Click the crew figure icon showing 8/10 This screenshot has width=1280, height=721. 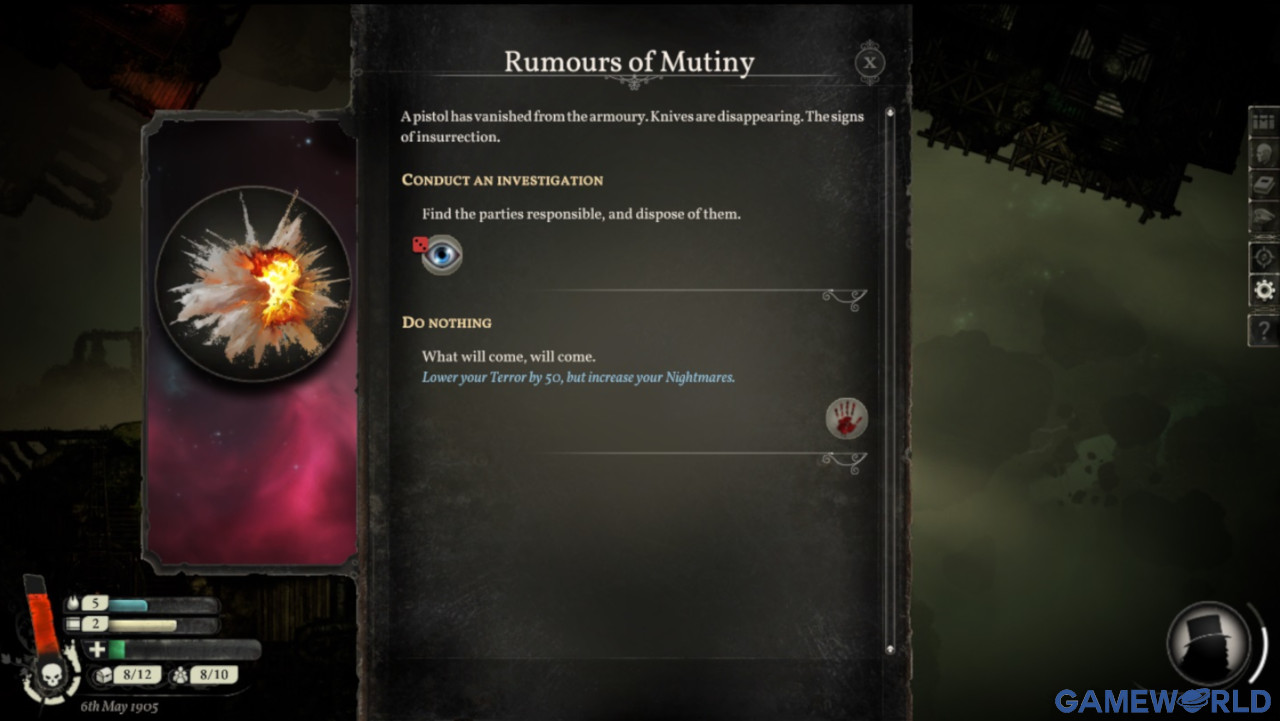tap(181, 675)
